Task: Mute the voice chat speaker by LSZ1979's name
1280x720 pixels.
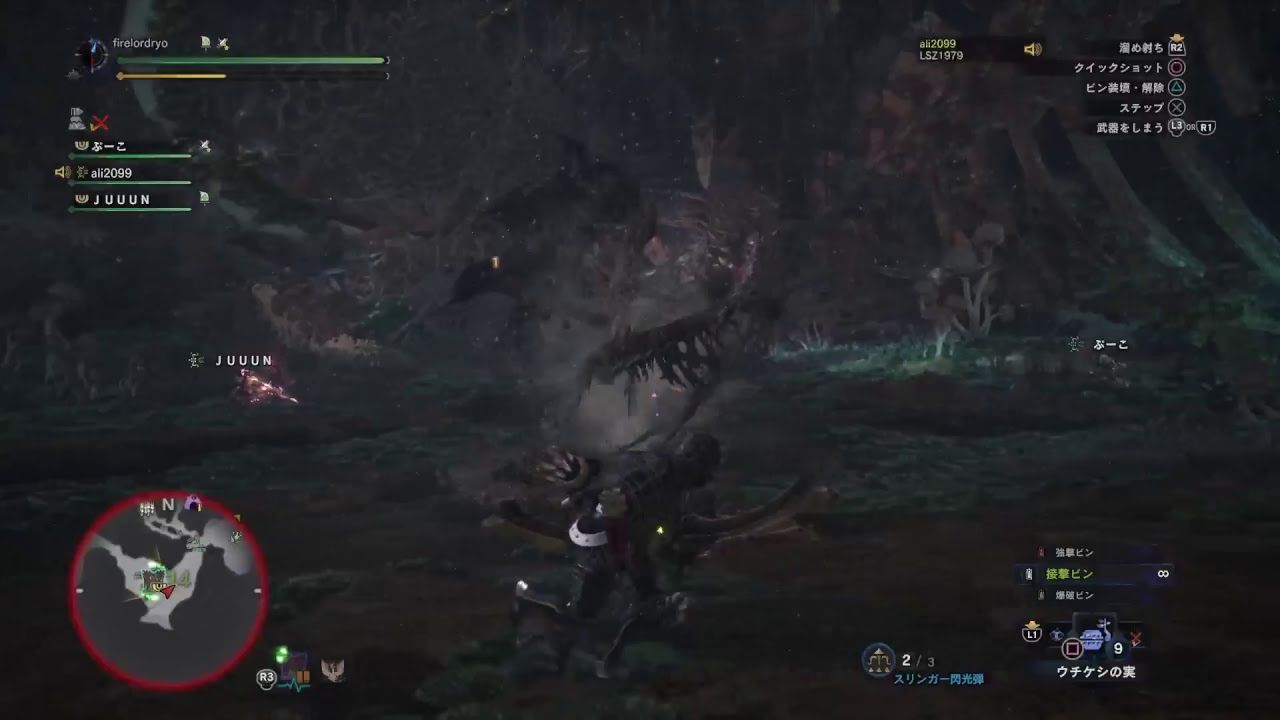Action: pos(1032,51)
